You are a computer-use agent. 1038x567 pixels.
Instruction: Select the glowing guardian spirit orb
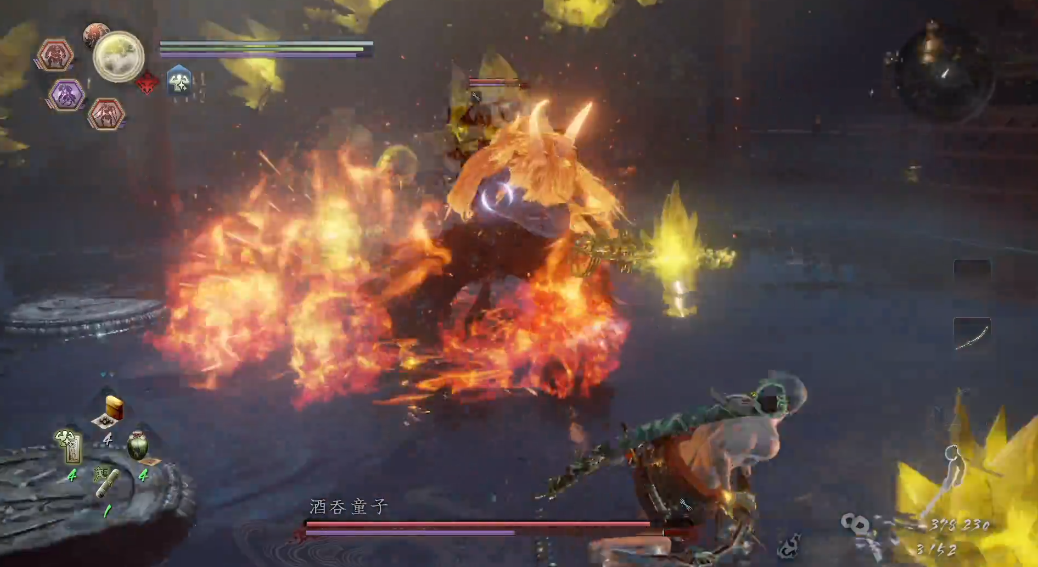(x=119, y=57)
